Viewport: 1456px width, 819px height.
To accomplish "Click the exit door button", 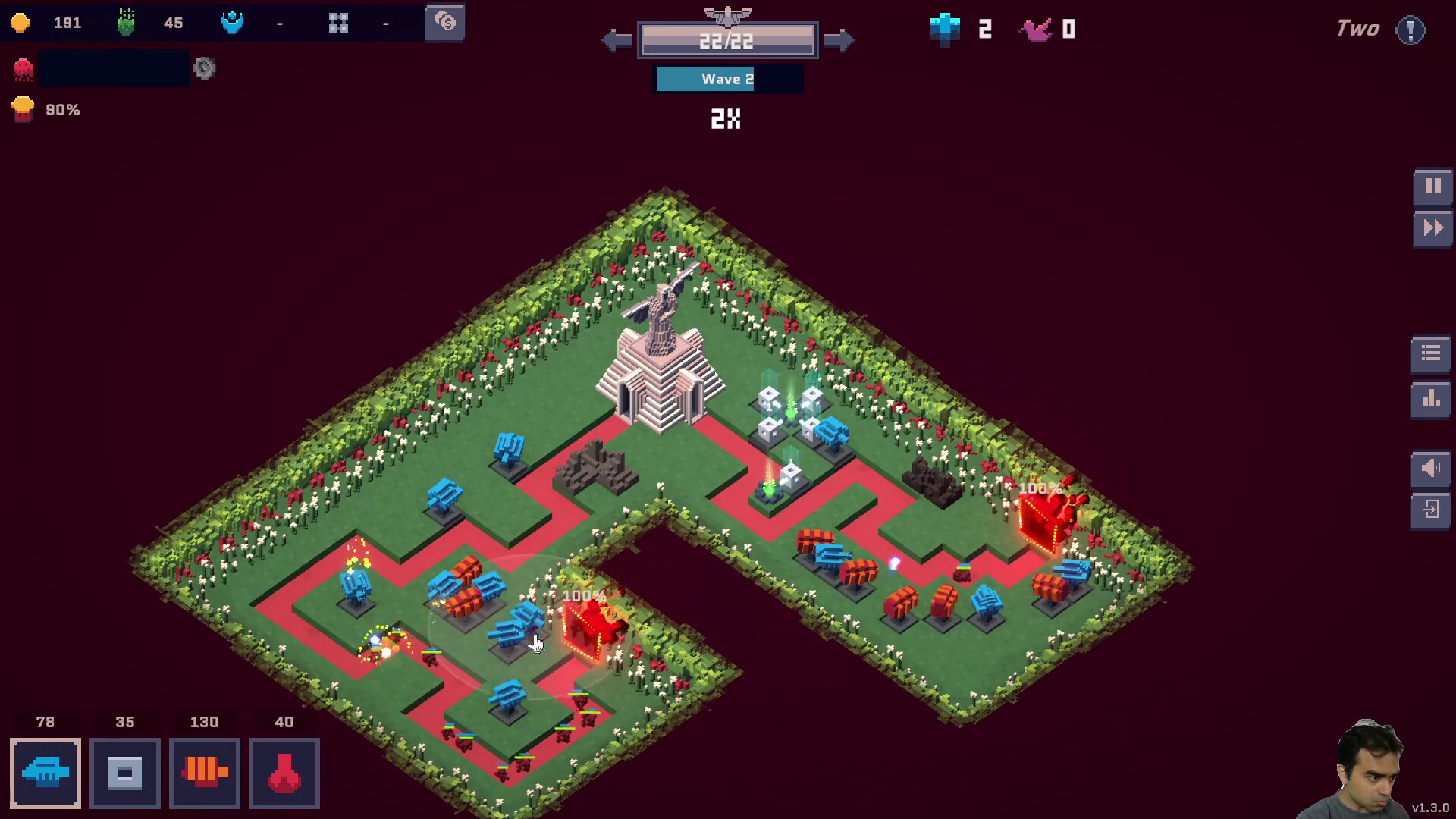I will click(1429, 510).
